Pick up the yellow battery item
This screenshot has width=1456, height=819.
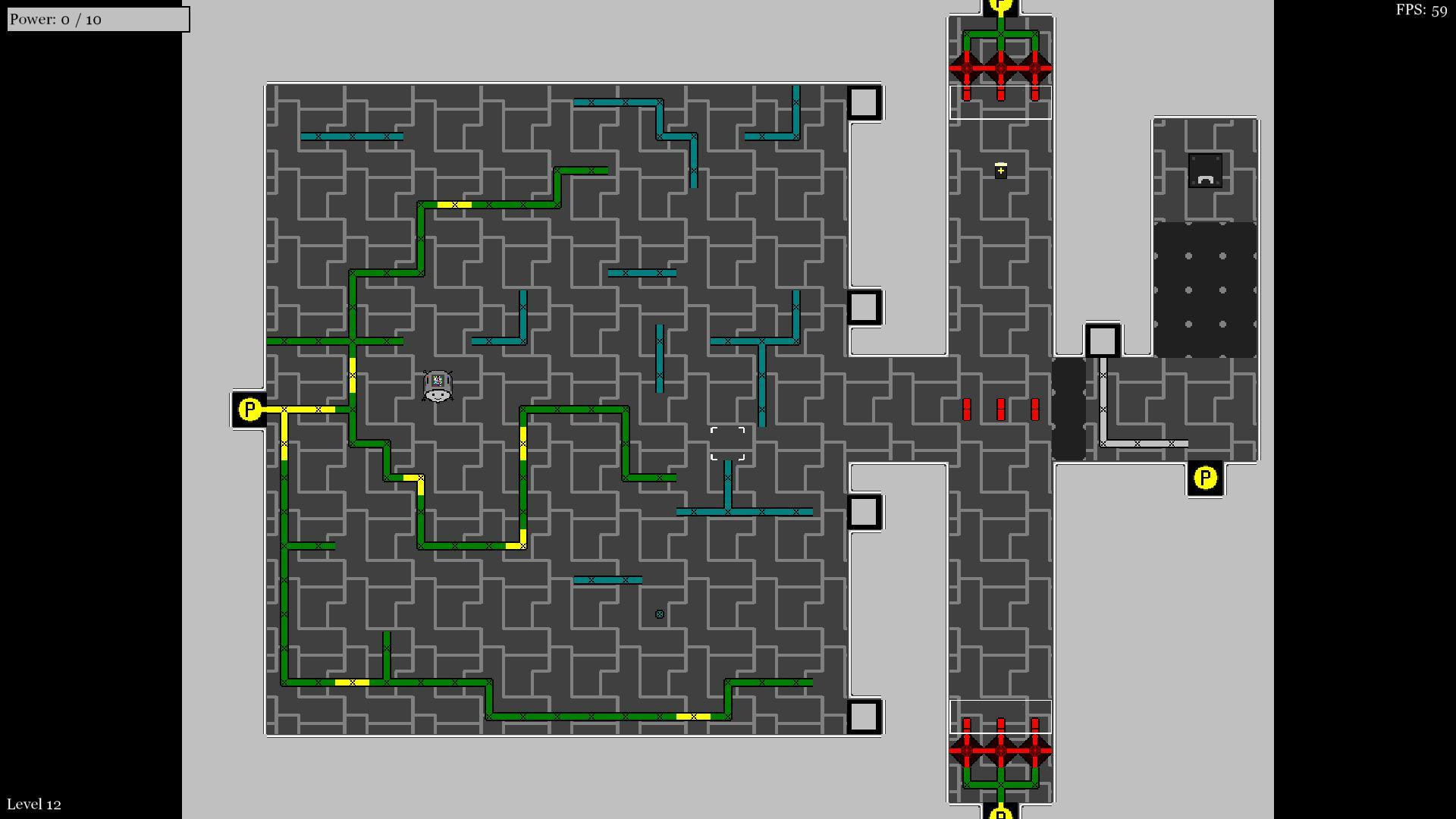point(1001,170)
